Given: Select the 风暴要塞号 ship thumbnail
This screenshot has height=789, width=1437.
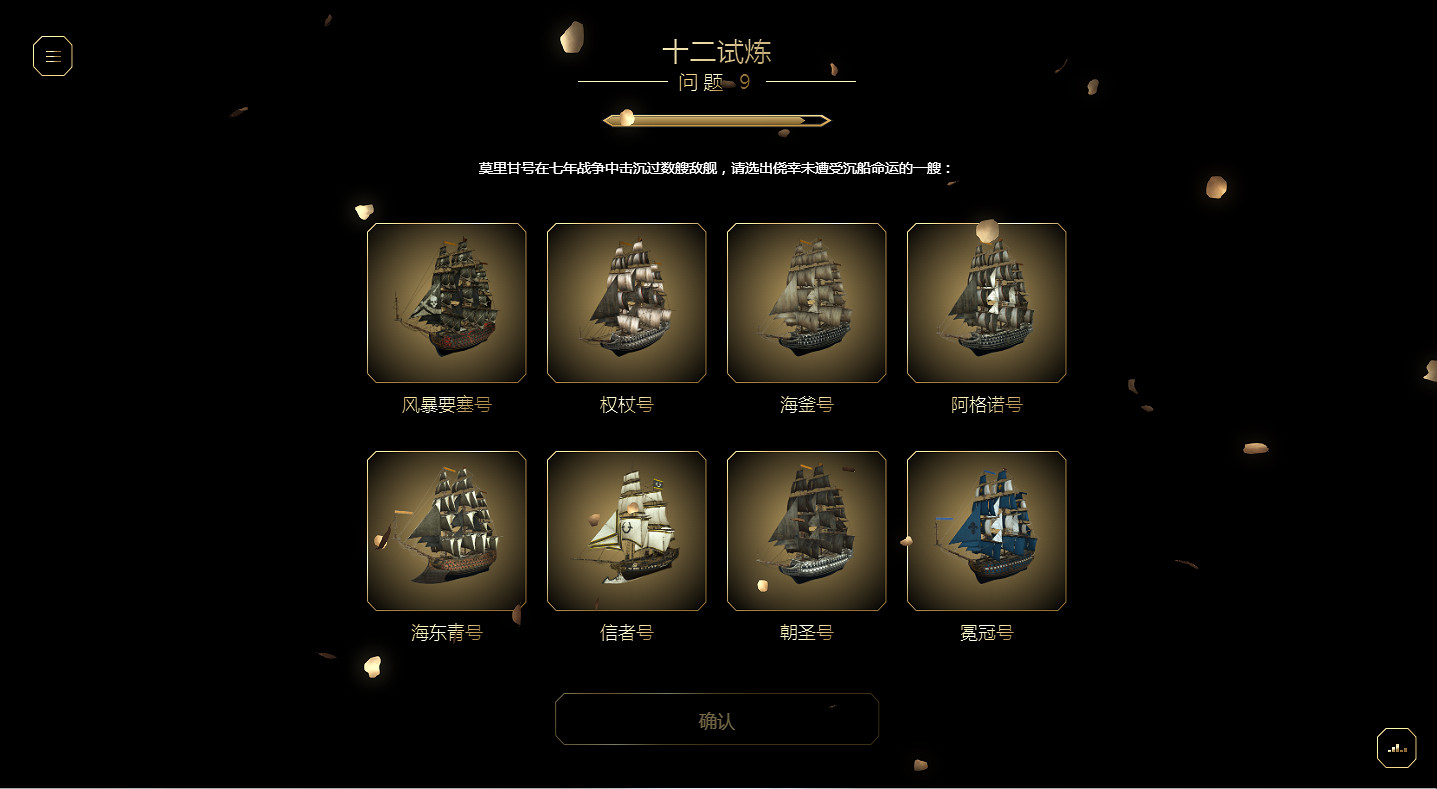Looking at the screenshot, I should 446,303.
